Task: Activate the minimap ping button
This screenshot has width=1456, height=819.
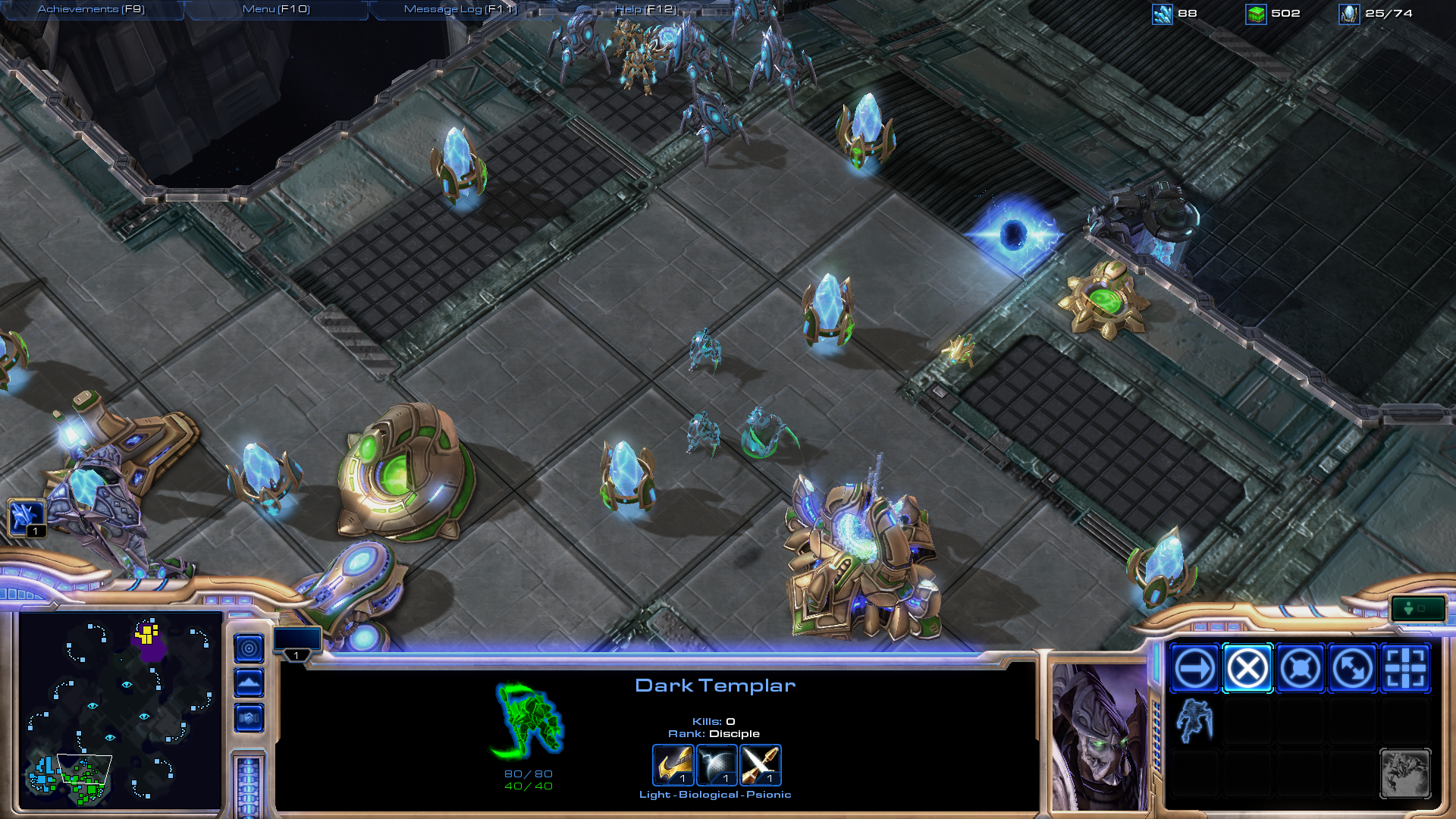Action: (249, 648)
